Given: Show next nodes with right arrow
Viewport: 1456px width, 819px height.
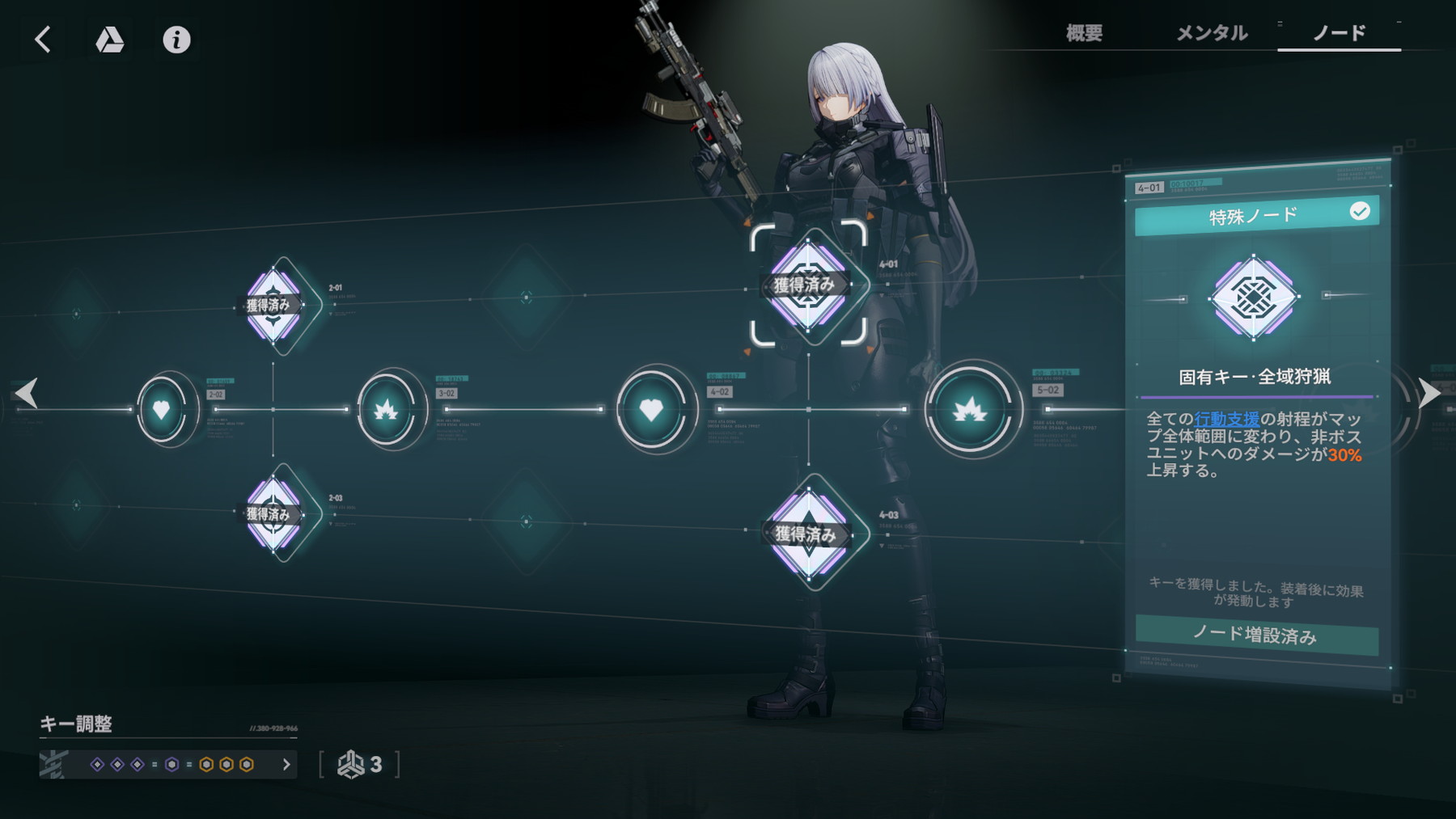Looking at the screenshot, I should point(1429,394).
